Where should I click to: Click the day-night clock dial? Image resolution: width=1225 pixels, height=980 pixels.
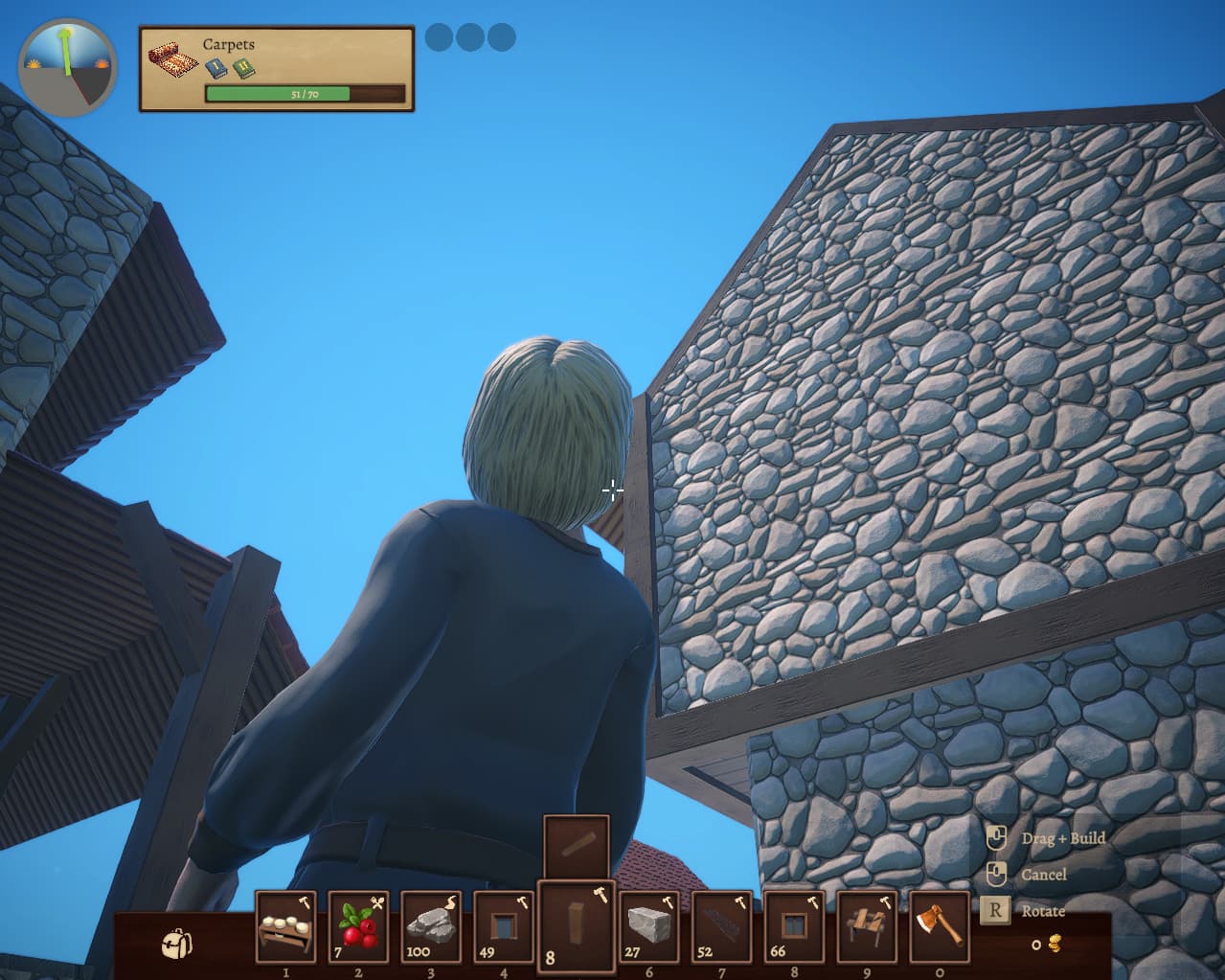coord(67,65)
